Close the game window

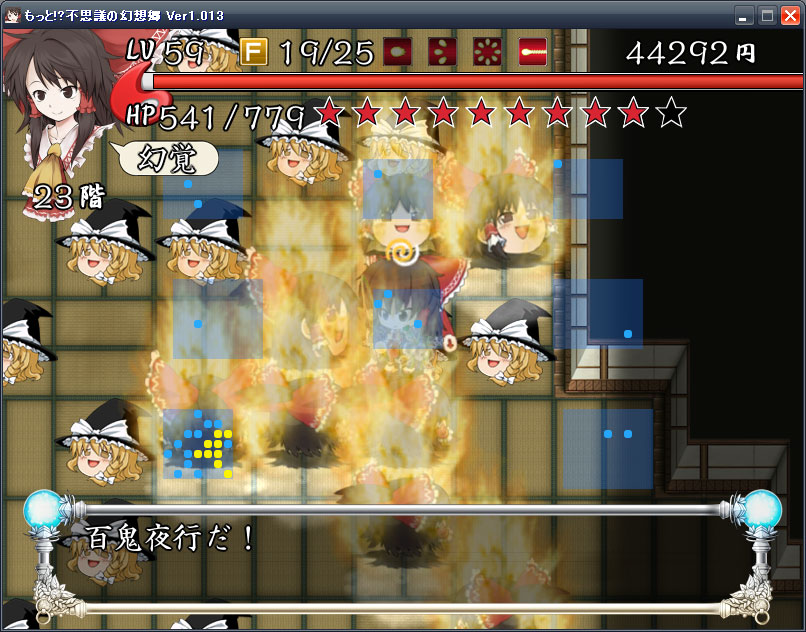pyautogui.click(x=790, y=15)
